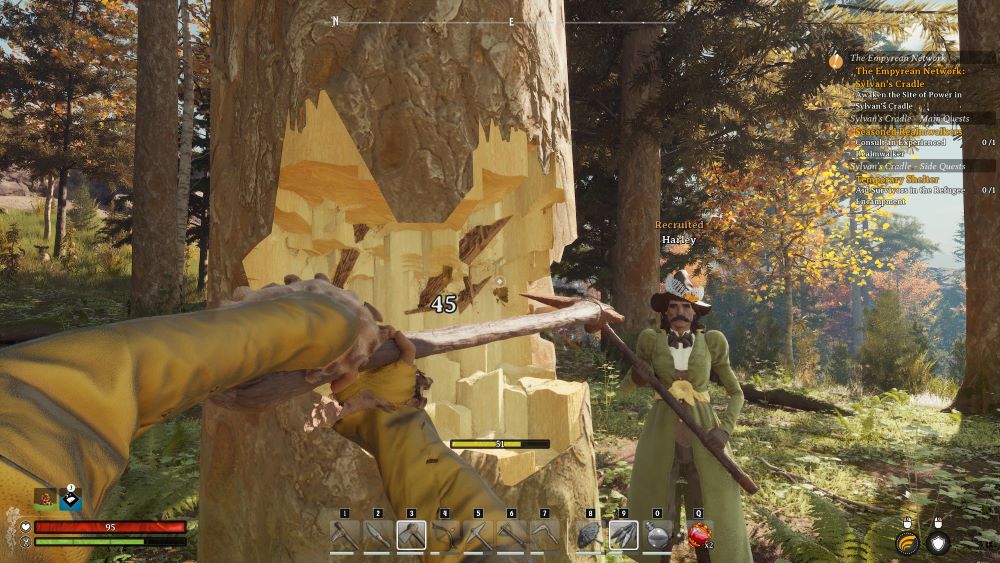The height and width of the screenshot is (563, 1000).
Task: Select the Seasoned Realmwalkers quest
Action: coord(909,131)
